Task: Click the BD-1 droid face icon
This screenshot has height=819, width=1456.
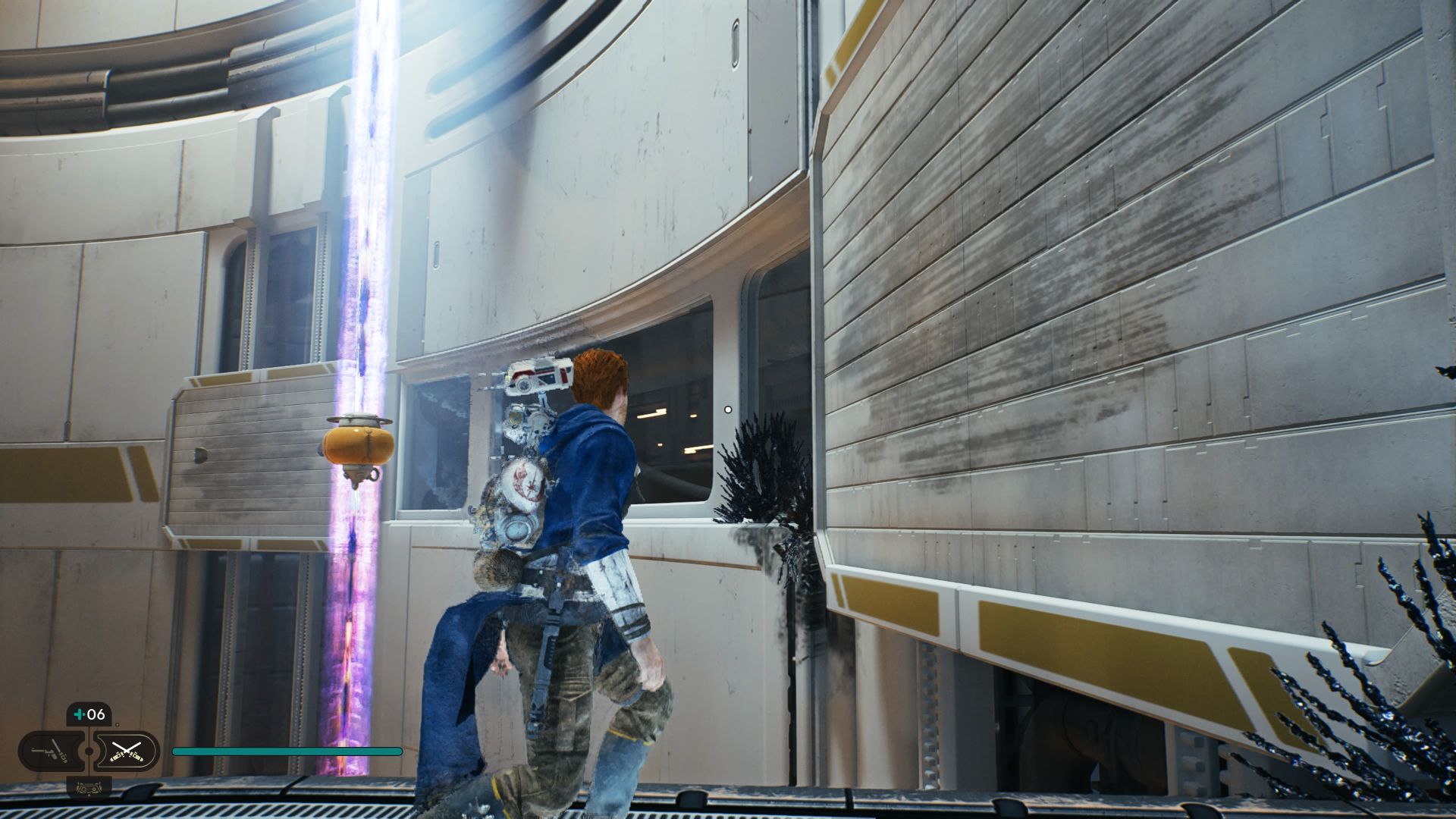Action: [89, 787]
